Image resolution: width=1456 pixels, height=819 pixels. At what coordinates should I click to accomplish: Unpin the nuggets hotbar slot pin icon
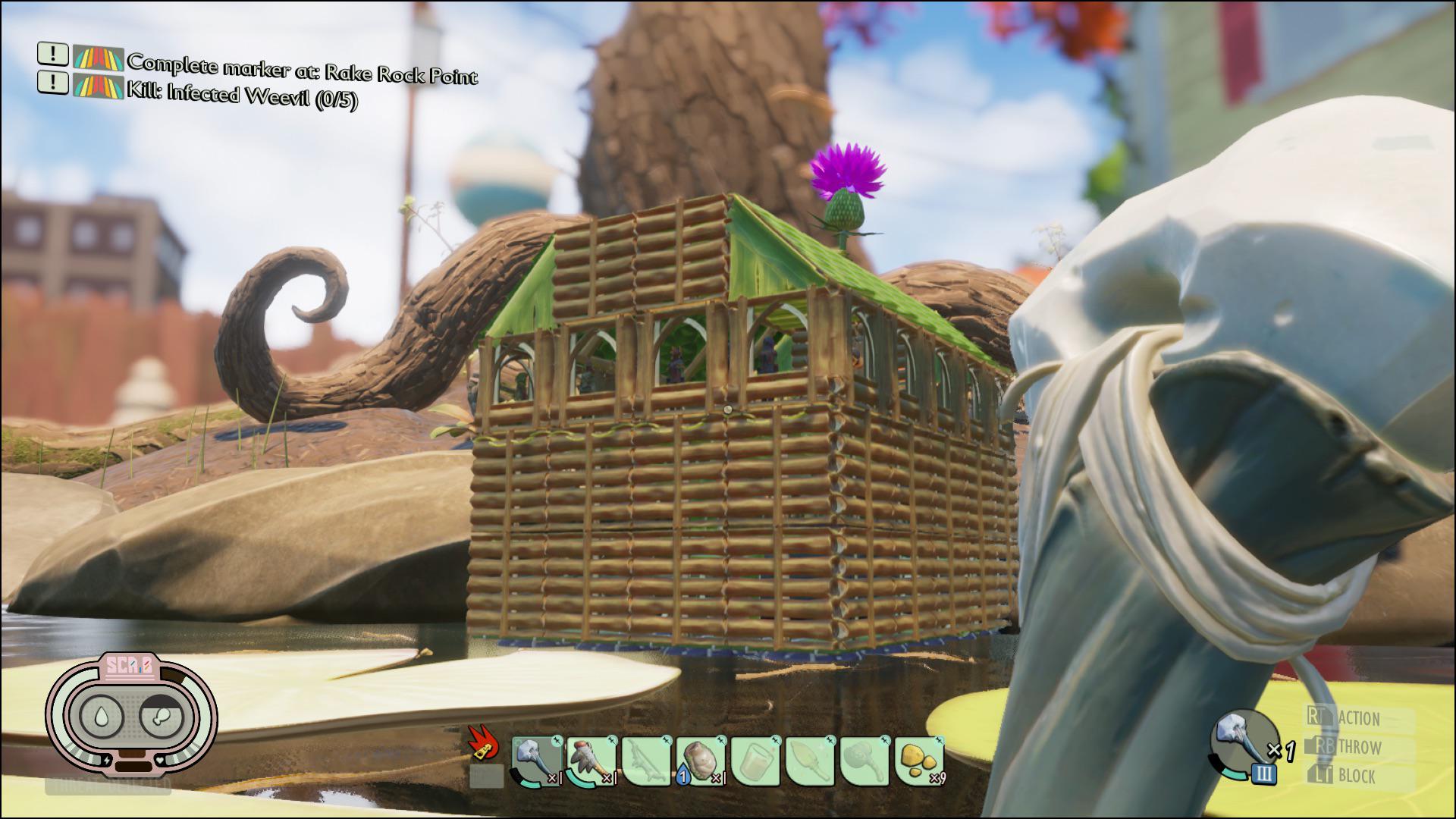[x=940, y=739]
